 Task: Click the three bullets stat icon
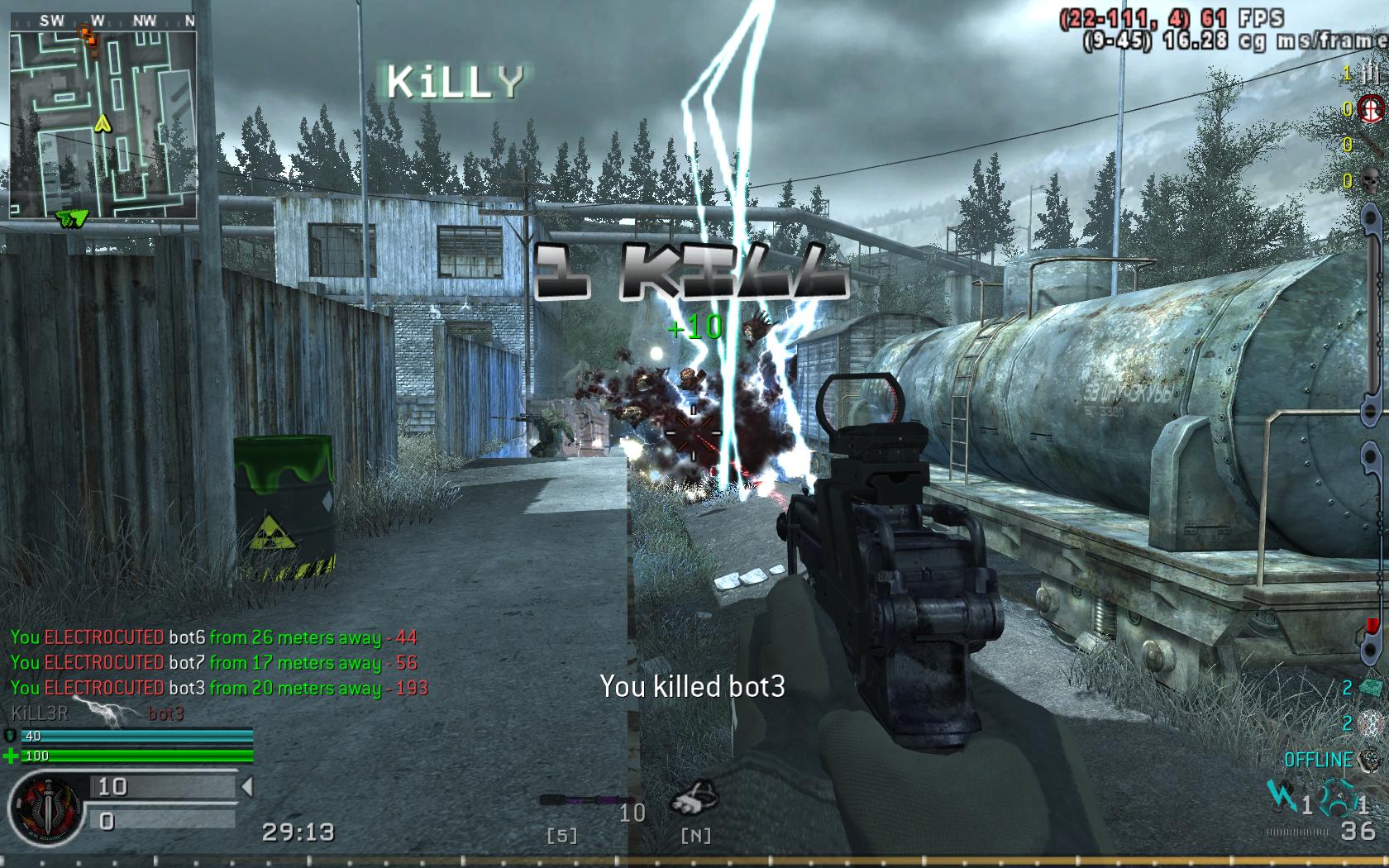click(x=1369, y=74)
